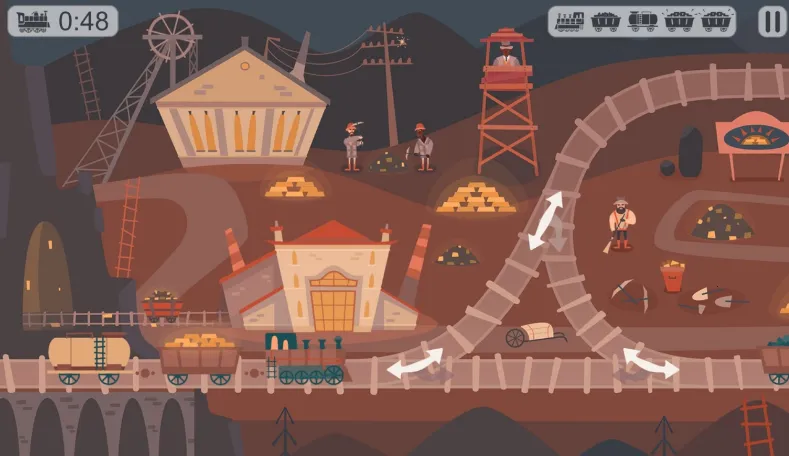Viewport: 789px width, 456px height.
Task: Flip the switch arrow nearest the locomotive
Action: (x=415, y=363)
